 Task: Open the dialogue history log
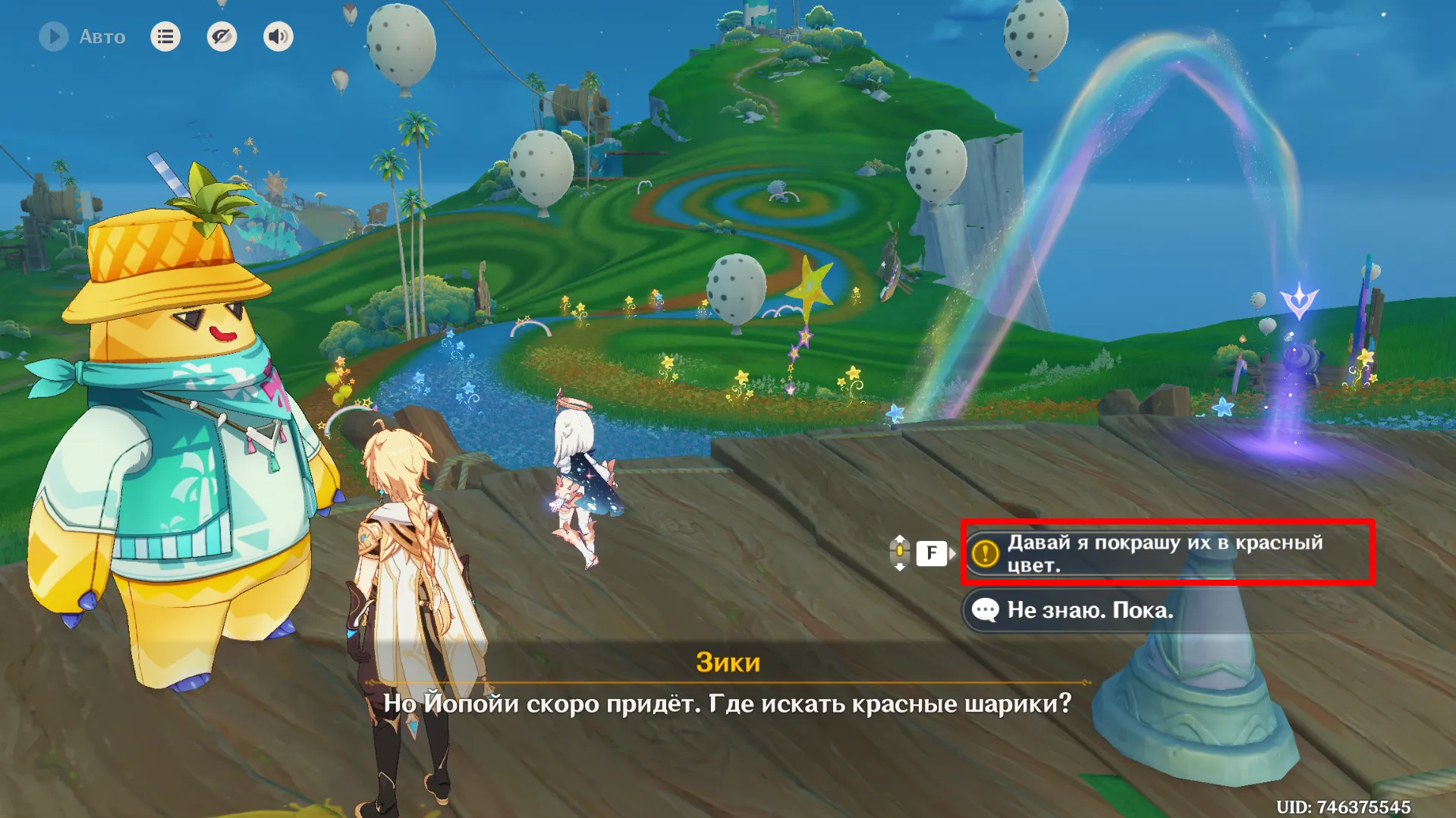[165, 36]
